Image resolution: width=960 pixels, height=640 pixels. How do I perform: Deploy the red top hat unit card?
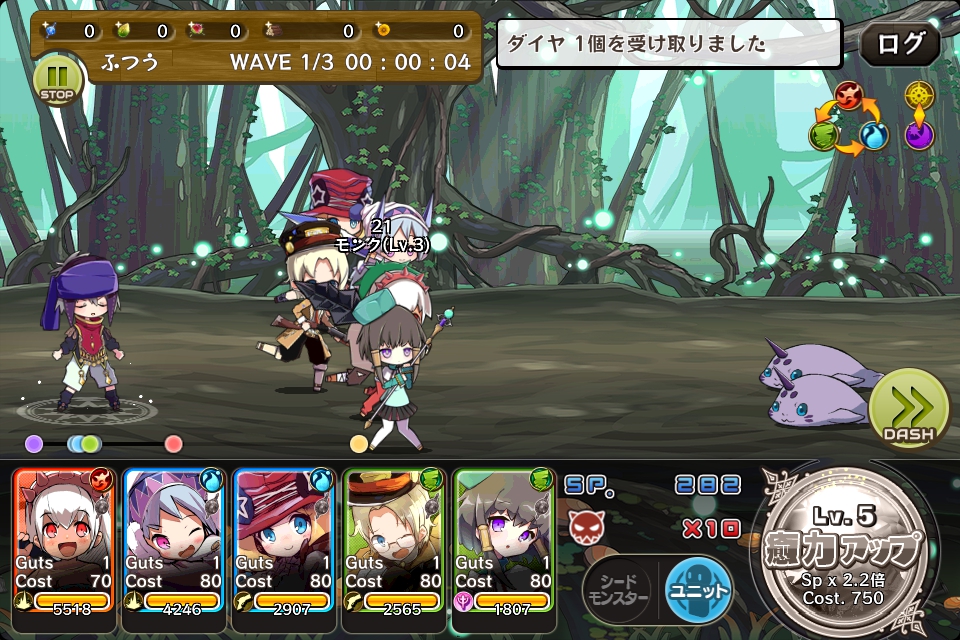tap(285, 540)
